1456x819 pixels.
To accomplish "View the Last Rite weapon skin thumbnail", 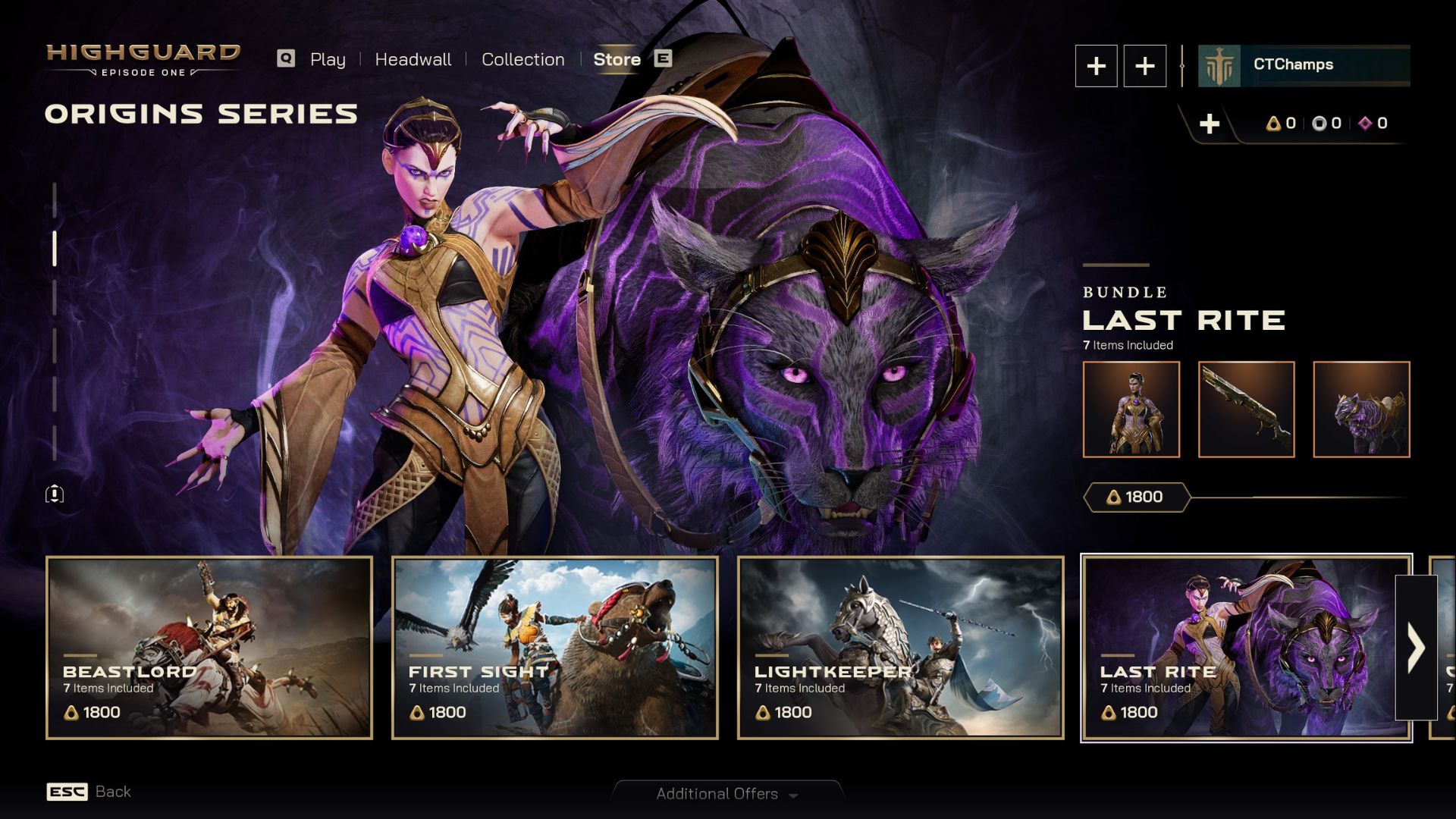I will pyautogui.click(x=1246, y=409).
